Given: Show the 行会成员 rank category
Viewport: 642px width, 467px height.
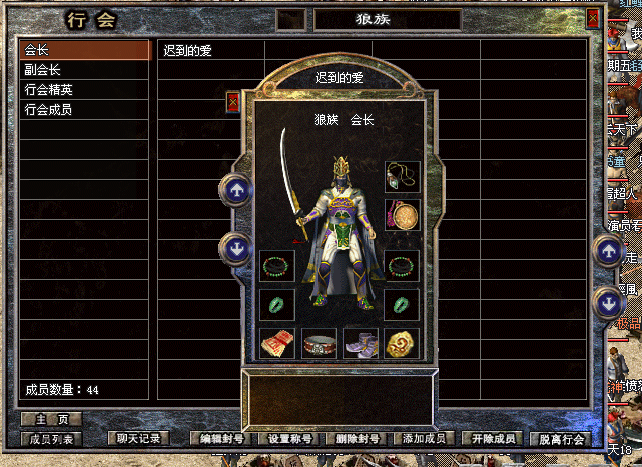Looking at the screenshot, I should tap(84, 110).
